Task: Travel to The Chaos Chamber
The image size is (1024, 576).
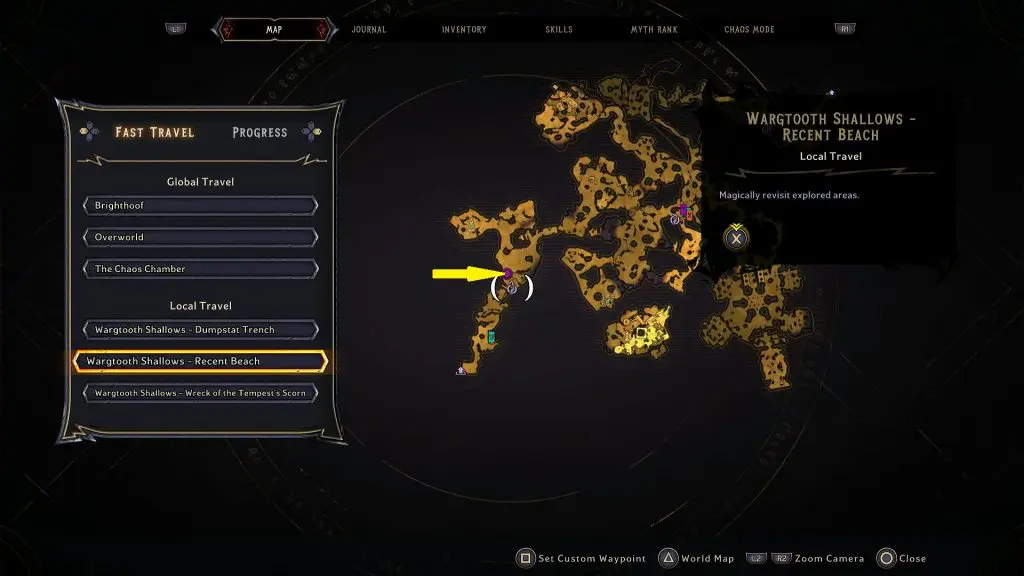Action: click(200, 269)
